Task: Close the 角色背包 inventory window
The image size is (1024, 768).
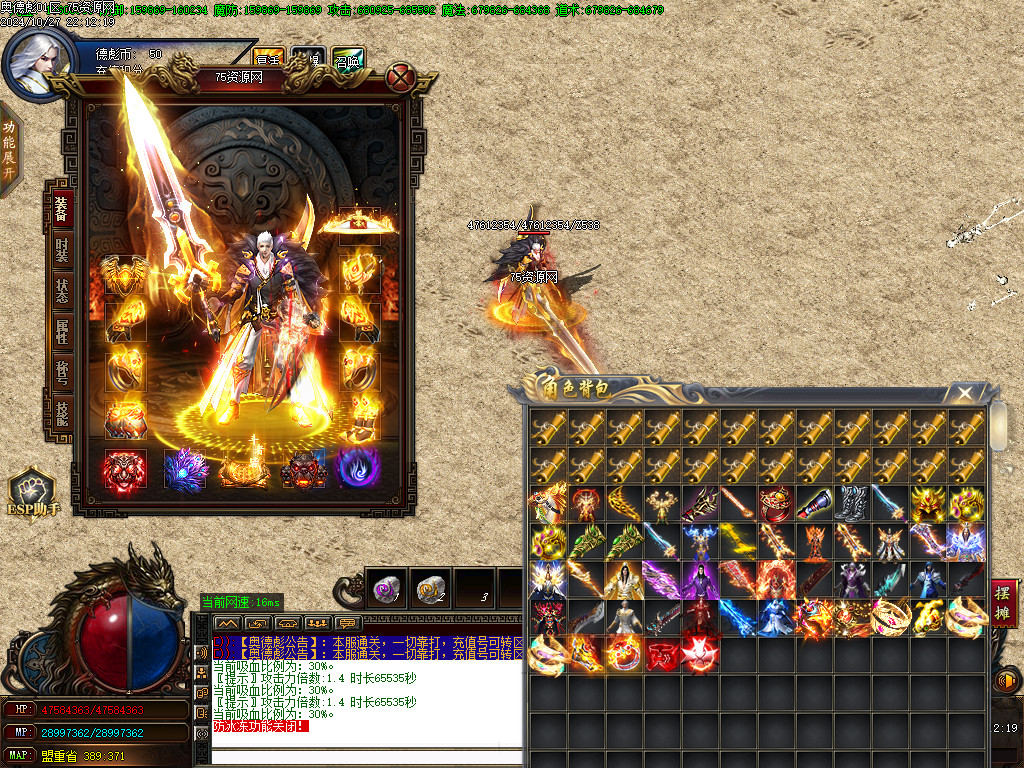Action: 963,393
